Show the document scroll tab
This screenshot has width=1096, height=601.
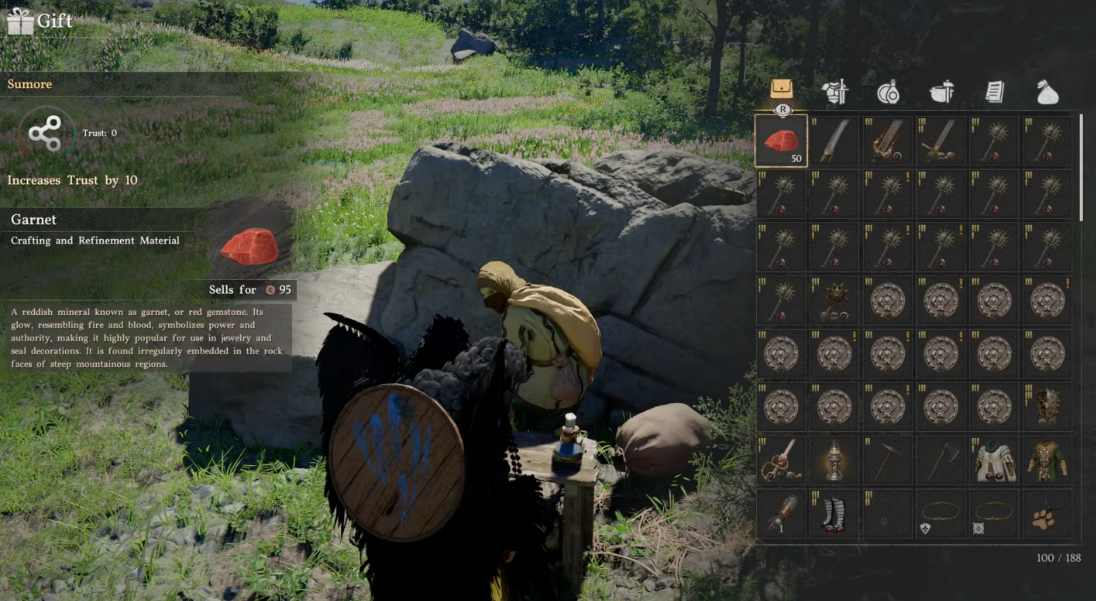(994, 92)
